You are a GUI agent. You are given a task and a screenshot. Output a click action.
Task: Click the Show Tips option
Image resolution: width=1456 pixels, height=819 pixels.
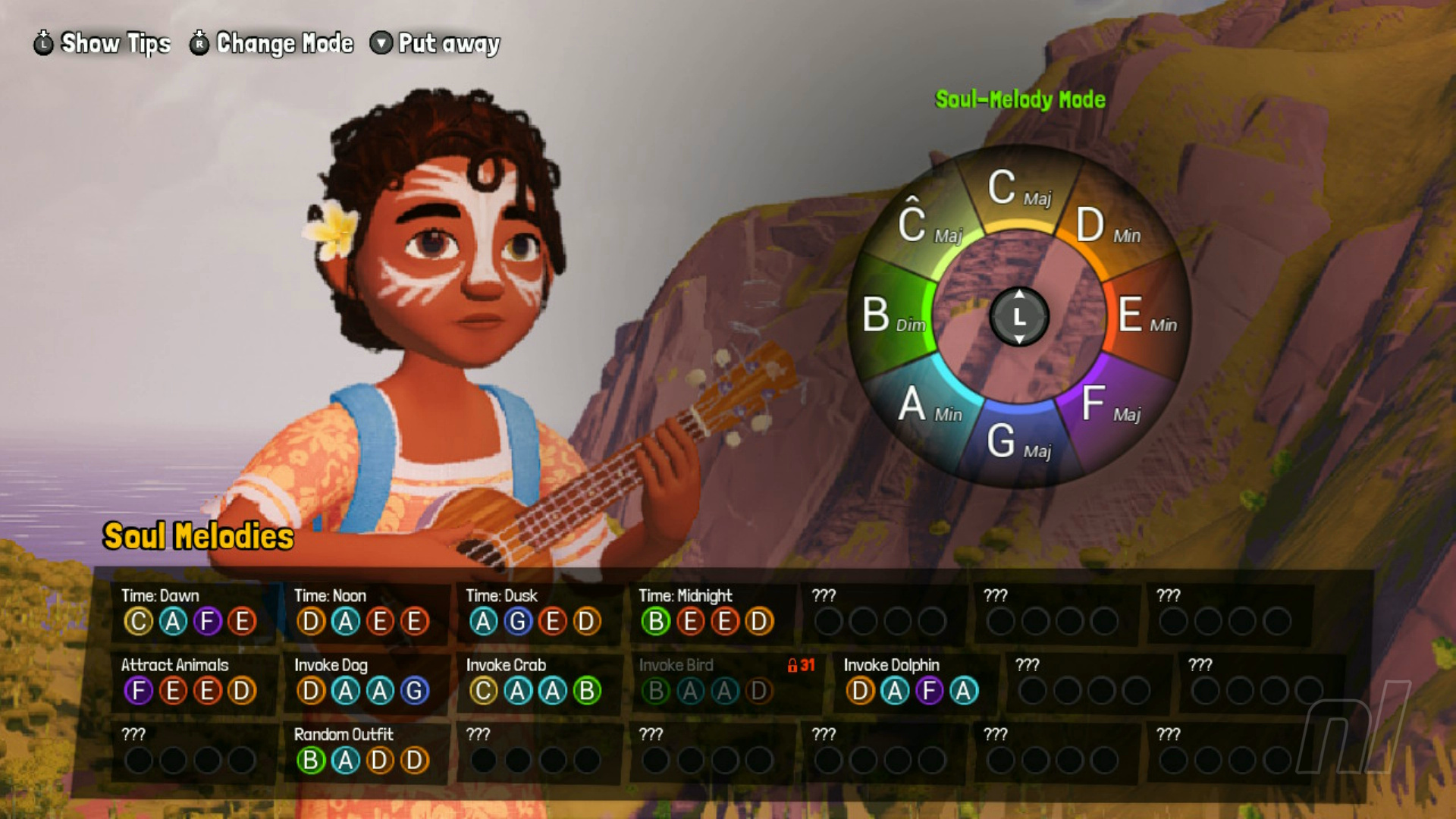coord(102,43)
